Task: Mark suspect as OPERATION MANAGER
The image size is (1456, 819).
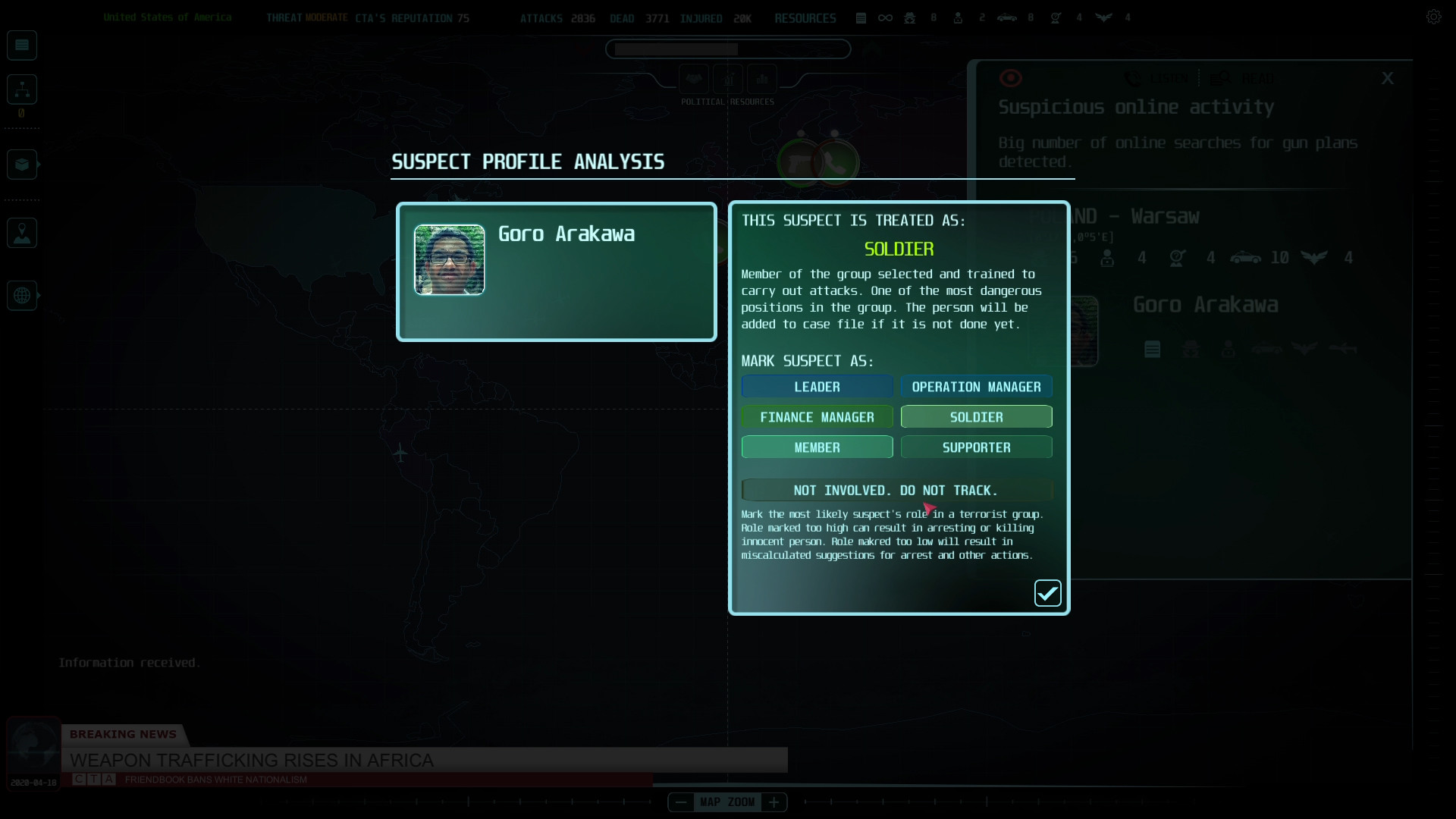Action: coord(976,386)
